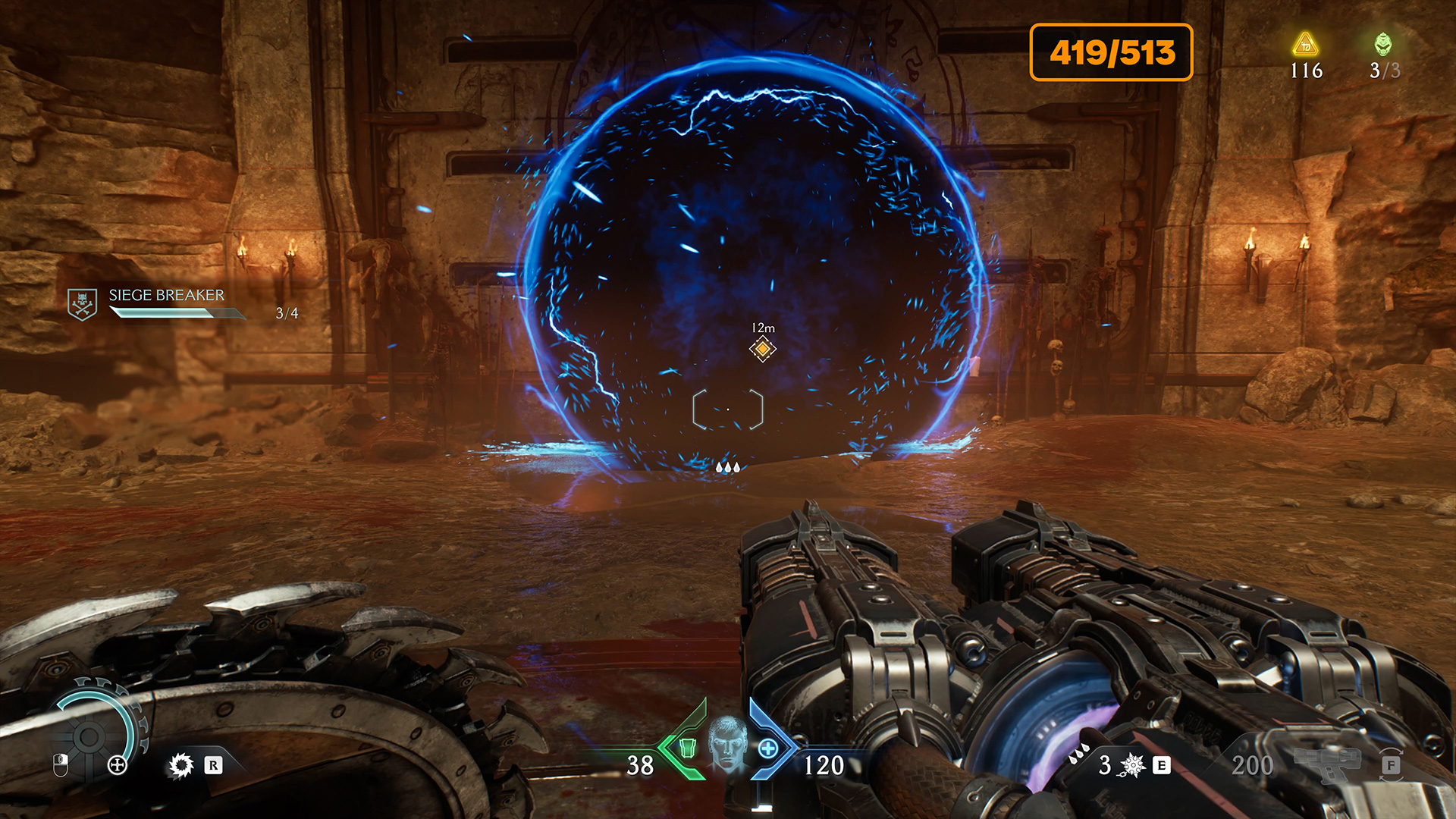Viewport: 1456px width, 819px height.
Task: Select the Siege Breaker challenge shield icon
Action: coord(82,304)
